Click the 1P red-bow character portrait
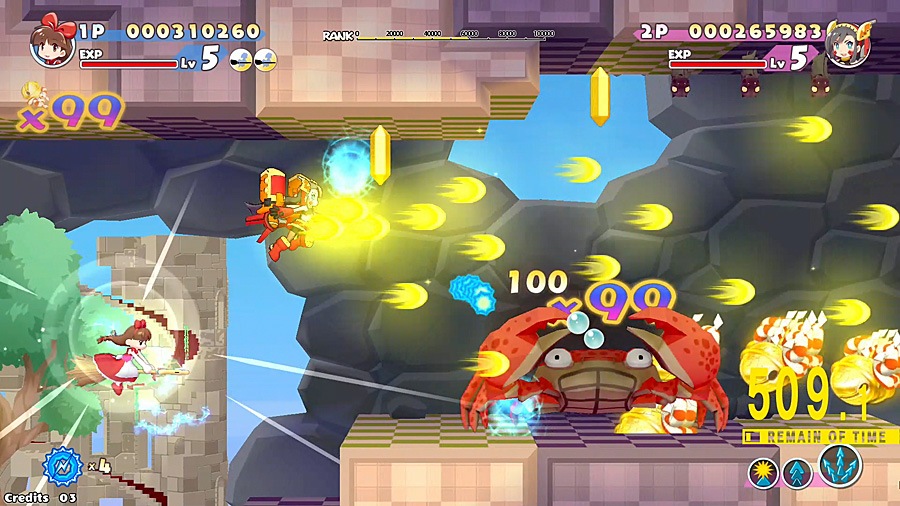Image resolution: width=900 pixels, height=506 pixels. pyautogui.click(x=48, y=42)
